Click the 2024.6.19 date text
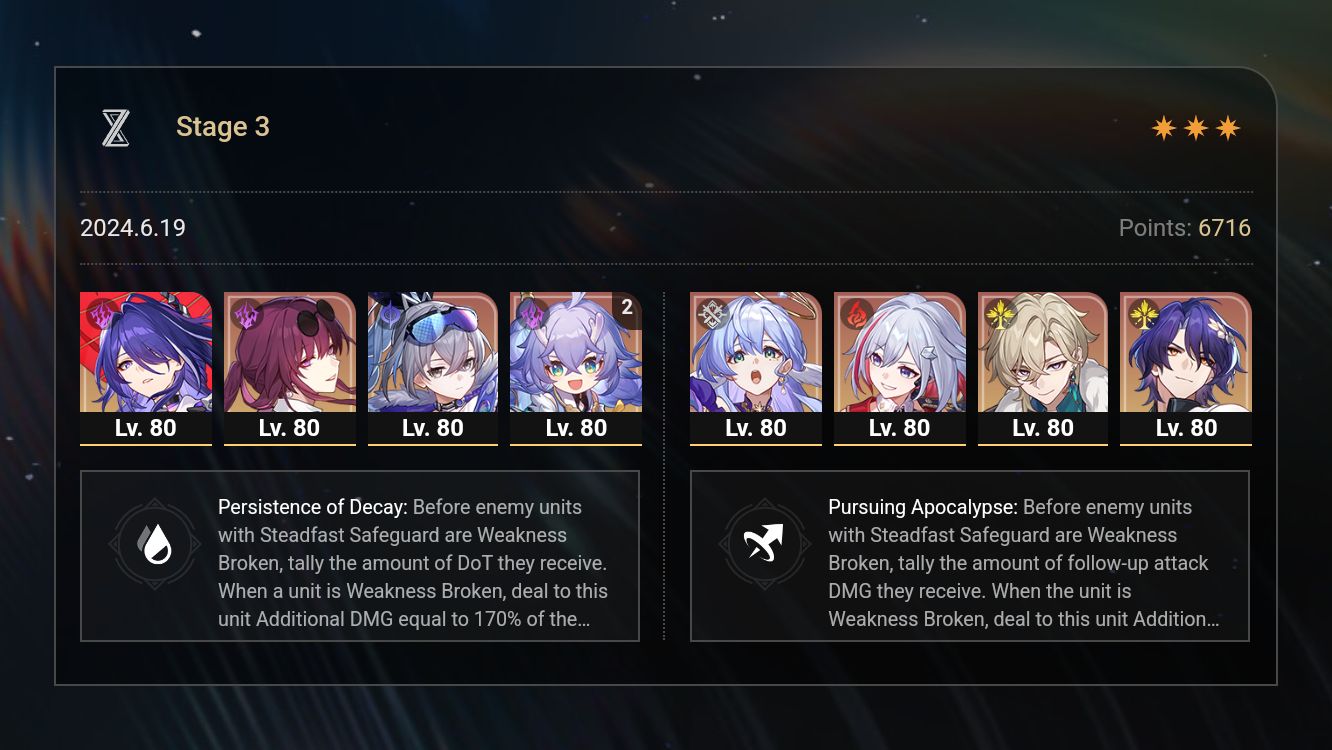Screen dimensions: 1332x750 pos(132,228)
